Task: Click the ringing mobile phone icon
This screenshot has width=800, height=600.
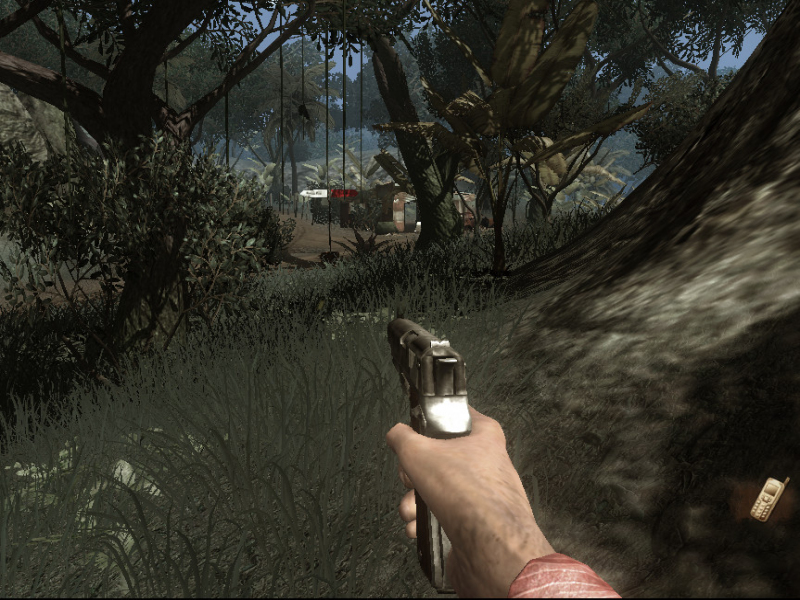Action: 768,499
